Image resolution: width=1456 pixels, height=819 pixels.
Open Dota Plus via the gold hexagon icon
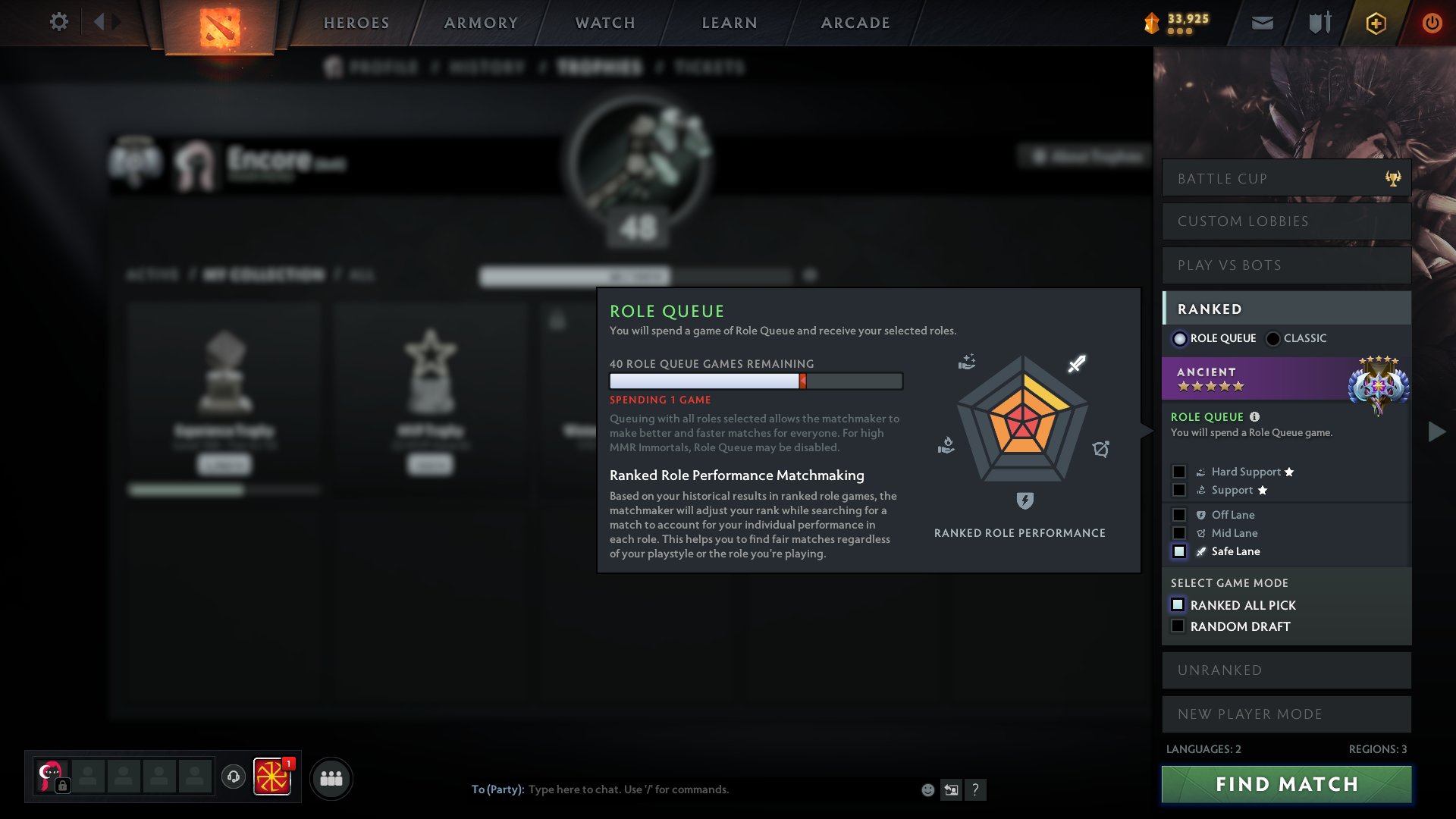coord(1375,23)
